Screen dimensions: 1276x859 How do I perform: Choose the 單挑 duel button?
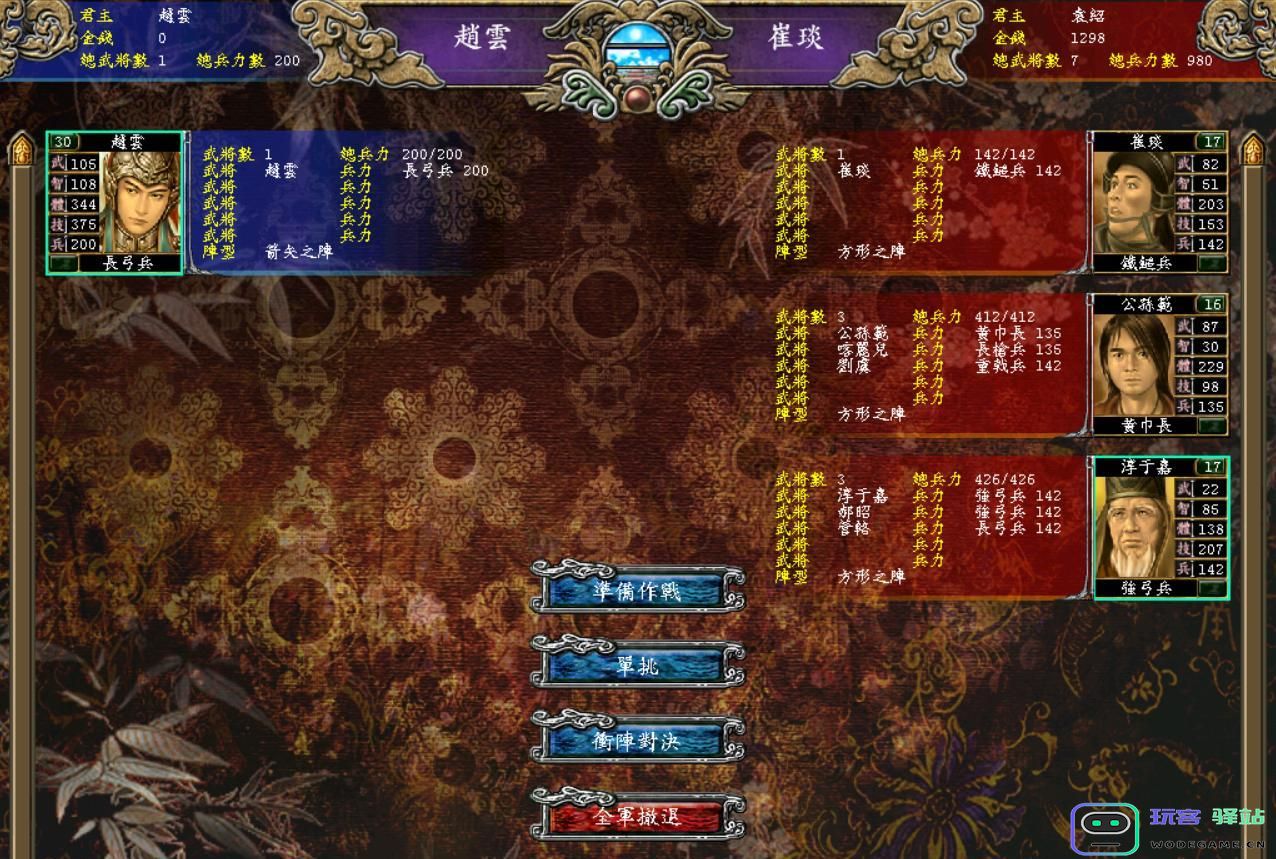point(636,665)
